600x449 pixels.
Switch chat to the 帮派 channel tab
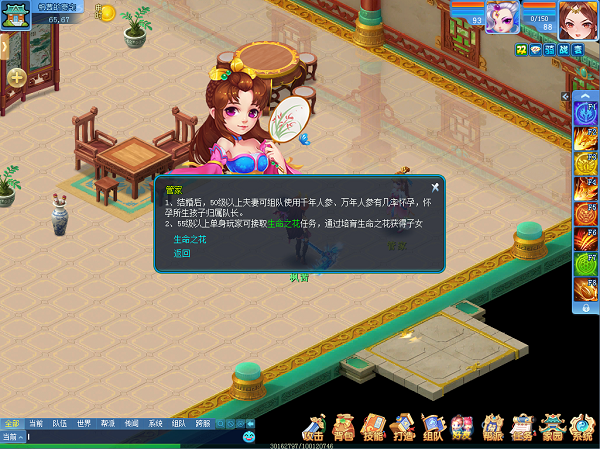point(107,423)
